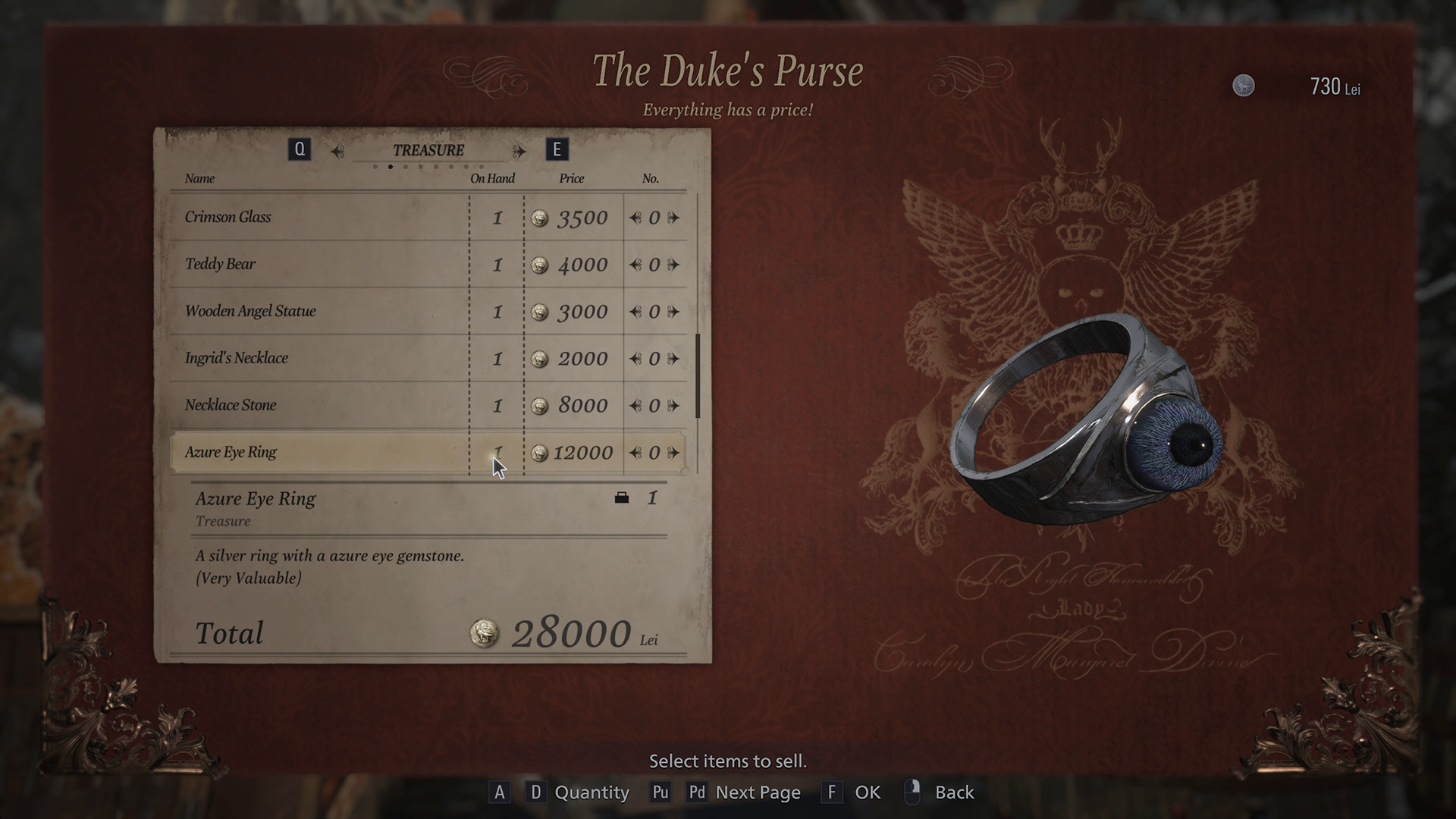Select the Lei currency coin icon near 730 Lei
The height and width of the screenshot is (819, 1456).
pyautogui.click(x=1244, y=86)
